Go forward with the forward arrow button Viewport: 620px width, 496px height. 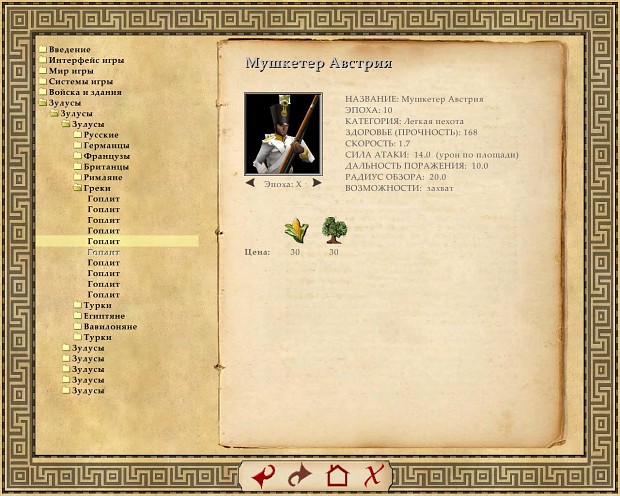click(299, 476)
